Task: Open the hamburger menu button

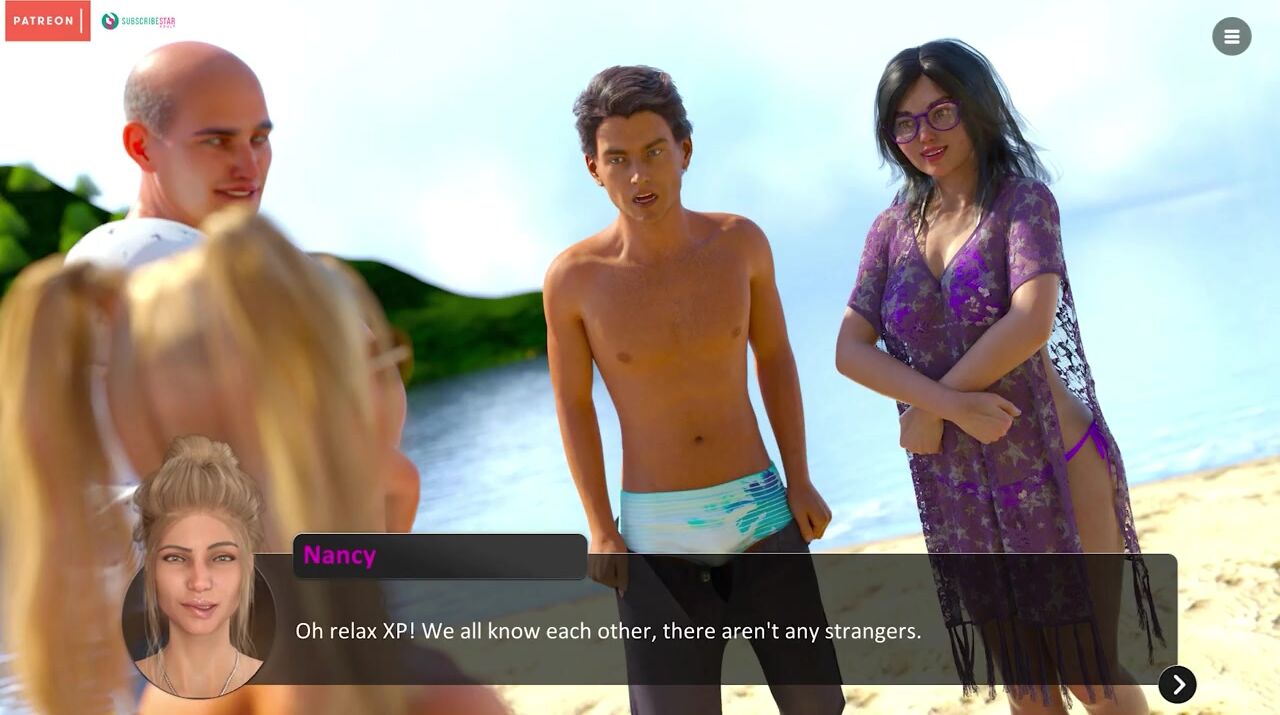Action: [1231, 37]
